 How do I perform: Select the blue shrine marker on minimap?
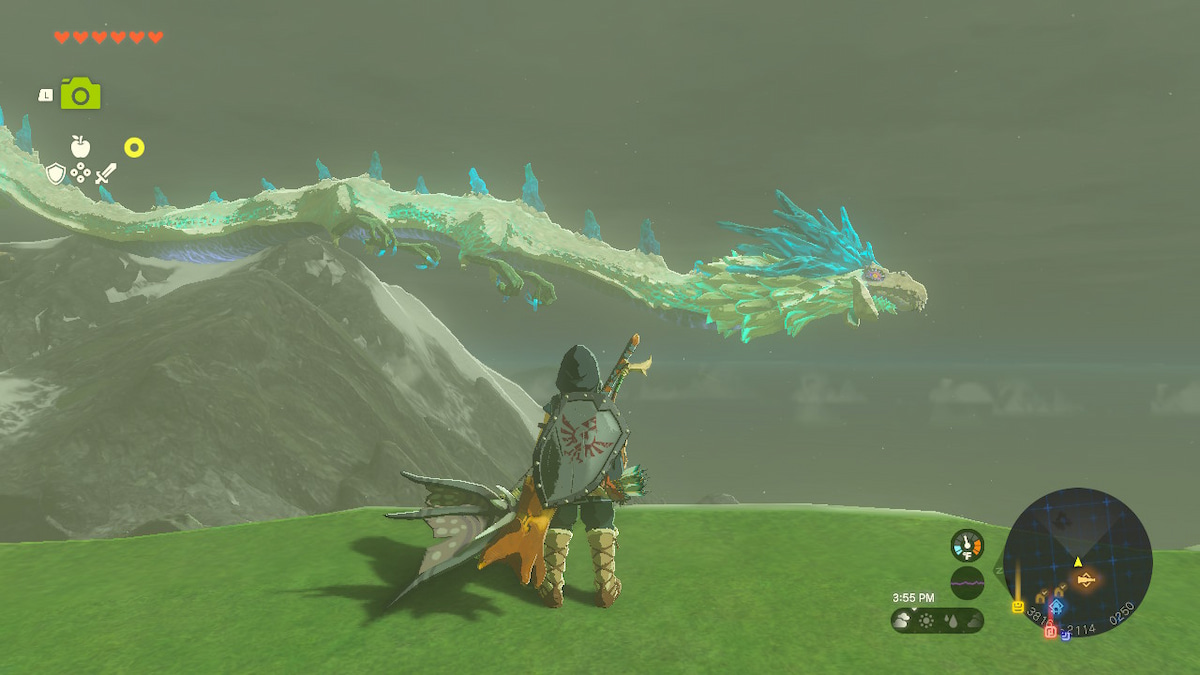1057,606
